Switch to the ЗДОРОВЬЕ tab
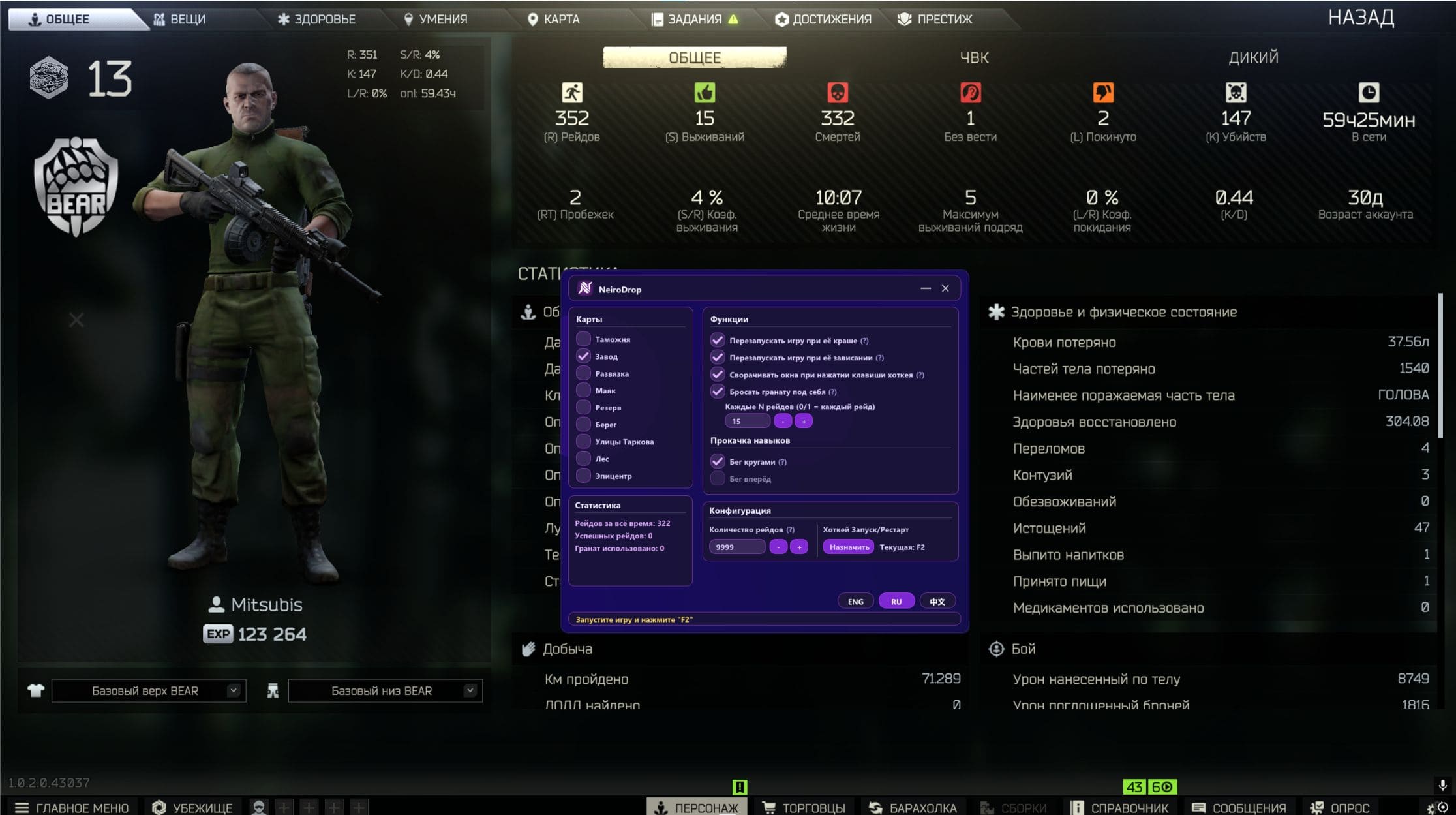This screenshot has height=815, width=1456. 316,18
